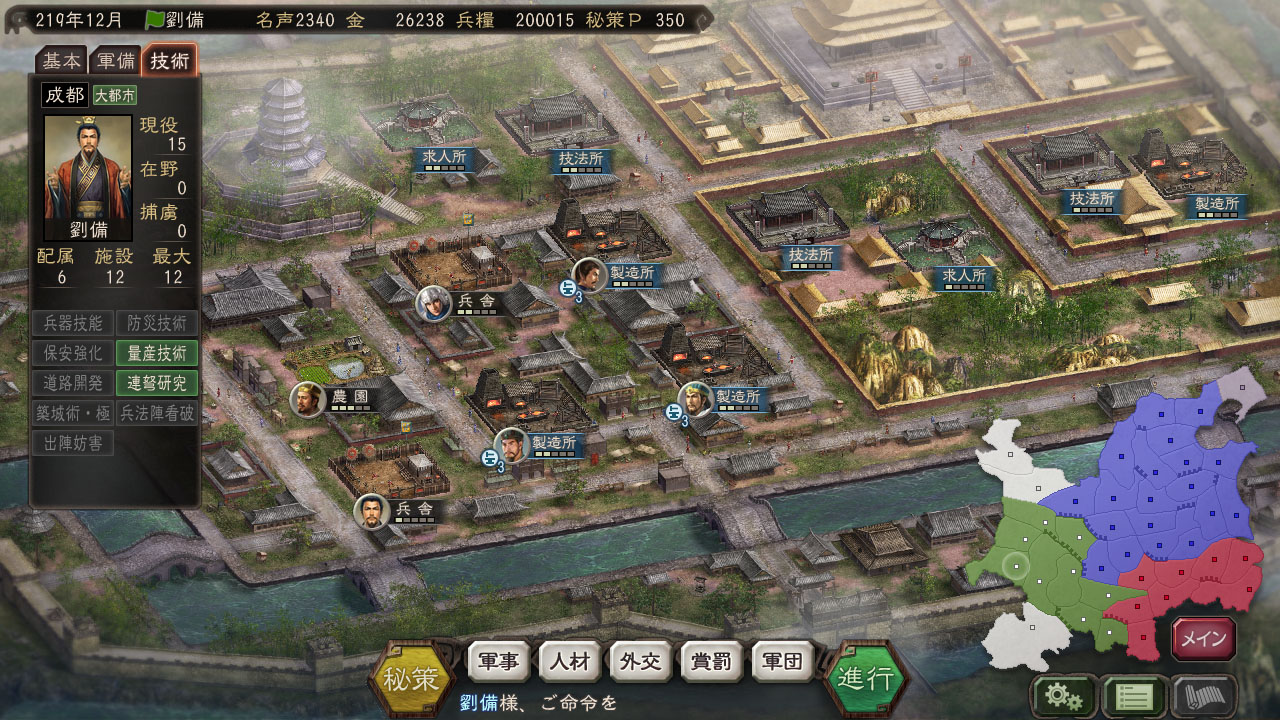Open the 外交 diplomacy menu
Image resolution: width=1280 pixels, height=720 pixels.
pyautogui.click(x=640, y=663)
